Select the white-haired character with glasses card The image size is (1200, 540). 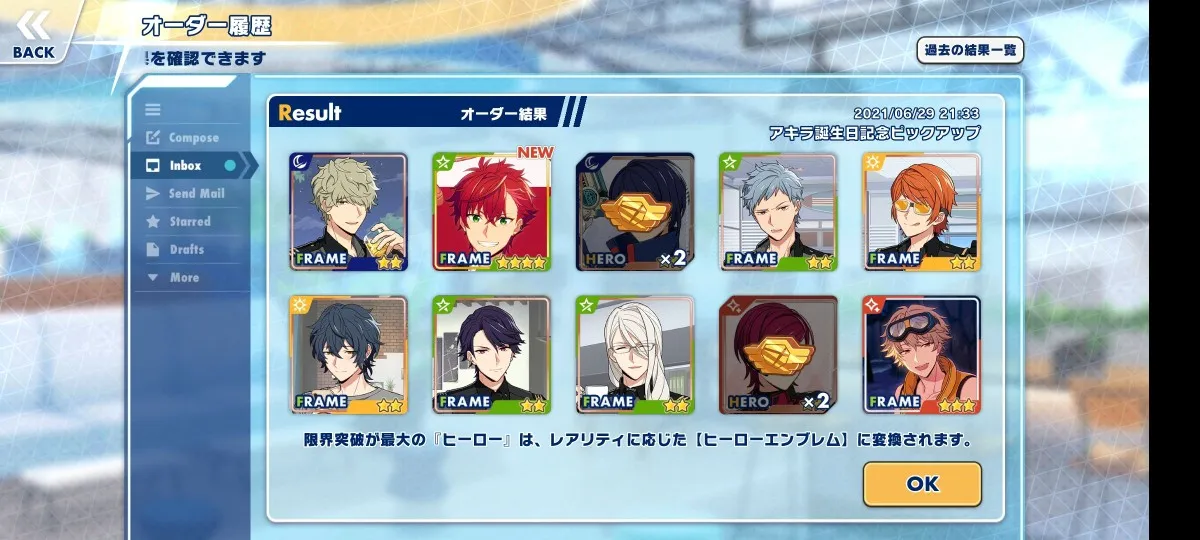635,355
